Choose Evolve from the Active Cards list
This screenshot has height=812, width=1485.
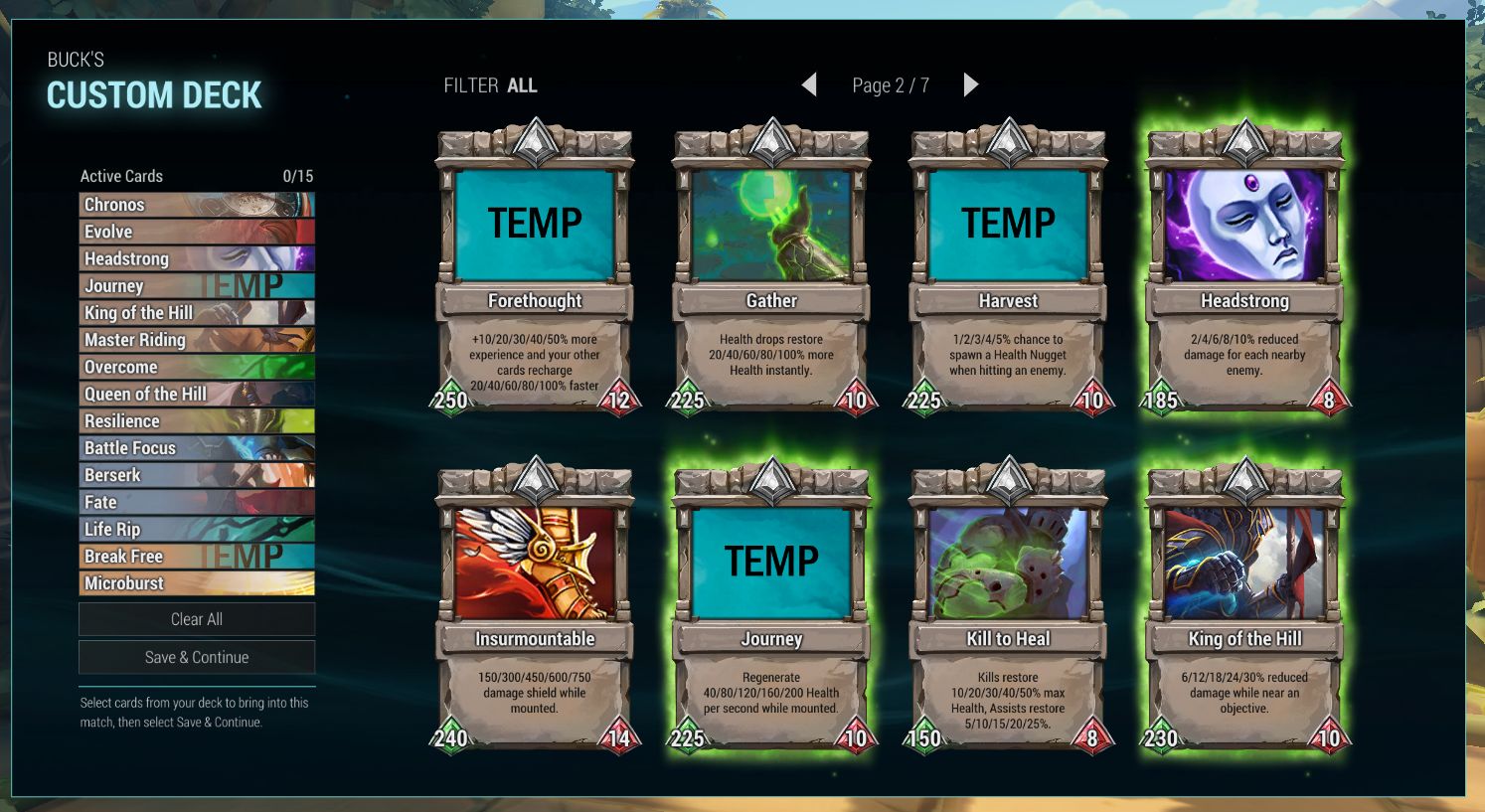[x=197, y=232]
